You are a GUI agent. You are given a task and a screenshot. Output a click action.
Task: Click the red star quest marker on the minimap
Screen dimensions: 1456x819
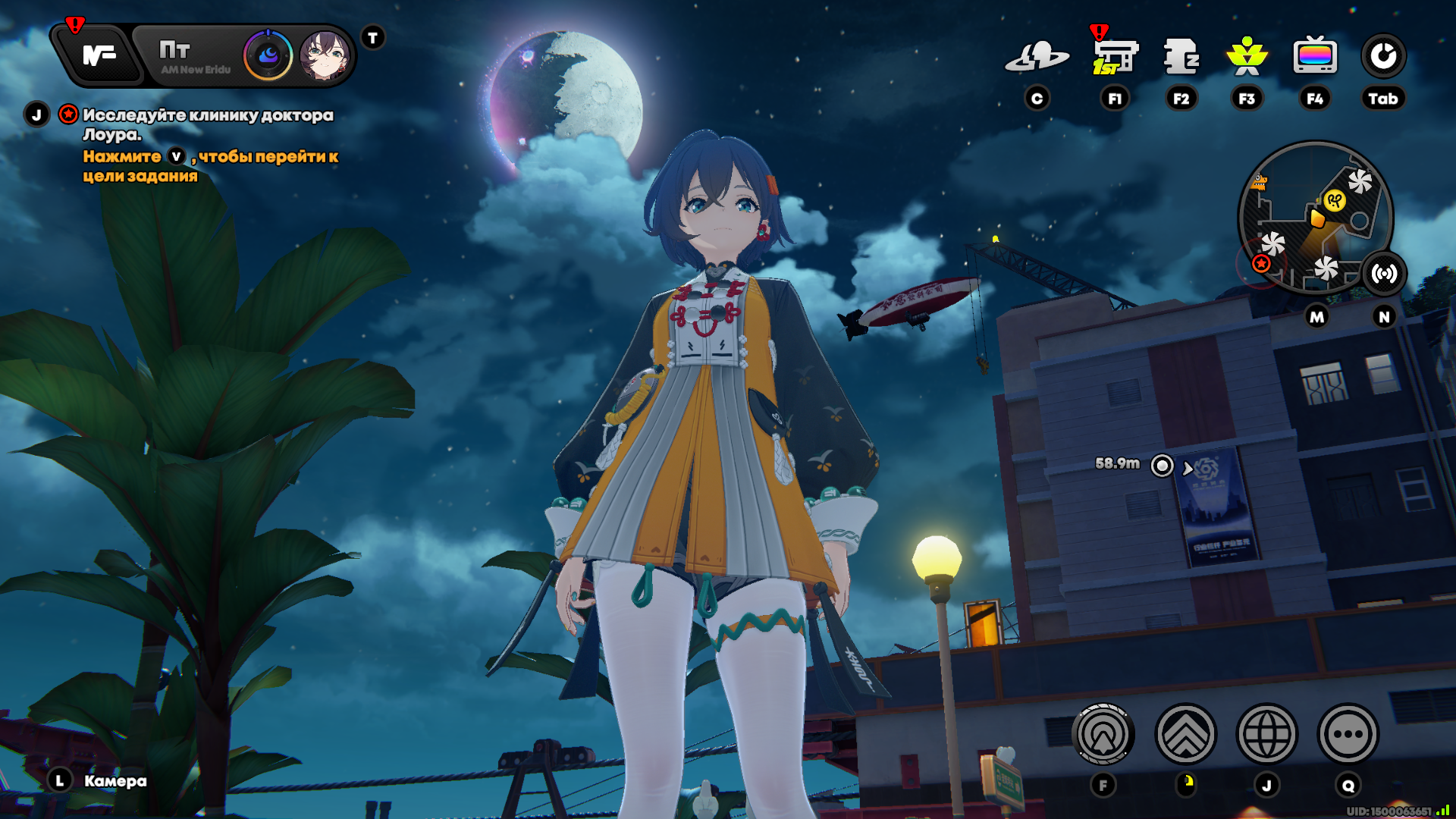coord(1261,263)
